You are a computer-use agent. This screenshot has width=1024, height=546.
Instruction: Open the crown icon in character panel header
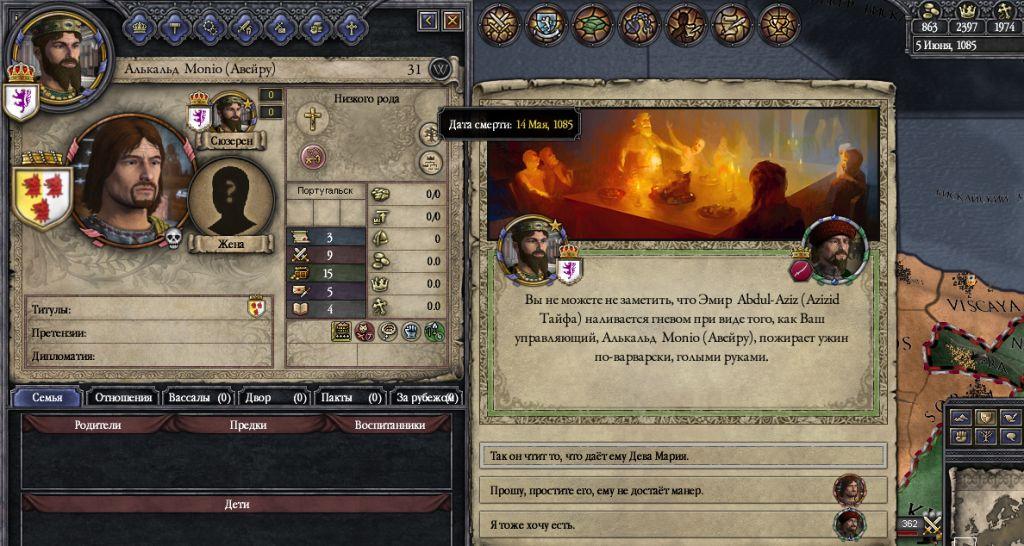[x=141, y=27]
